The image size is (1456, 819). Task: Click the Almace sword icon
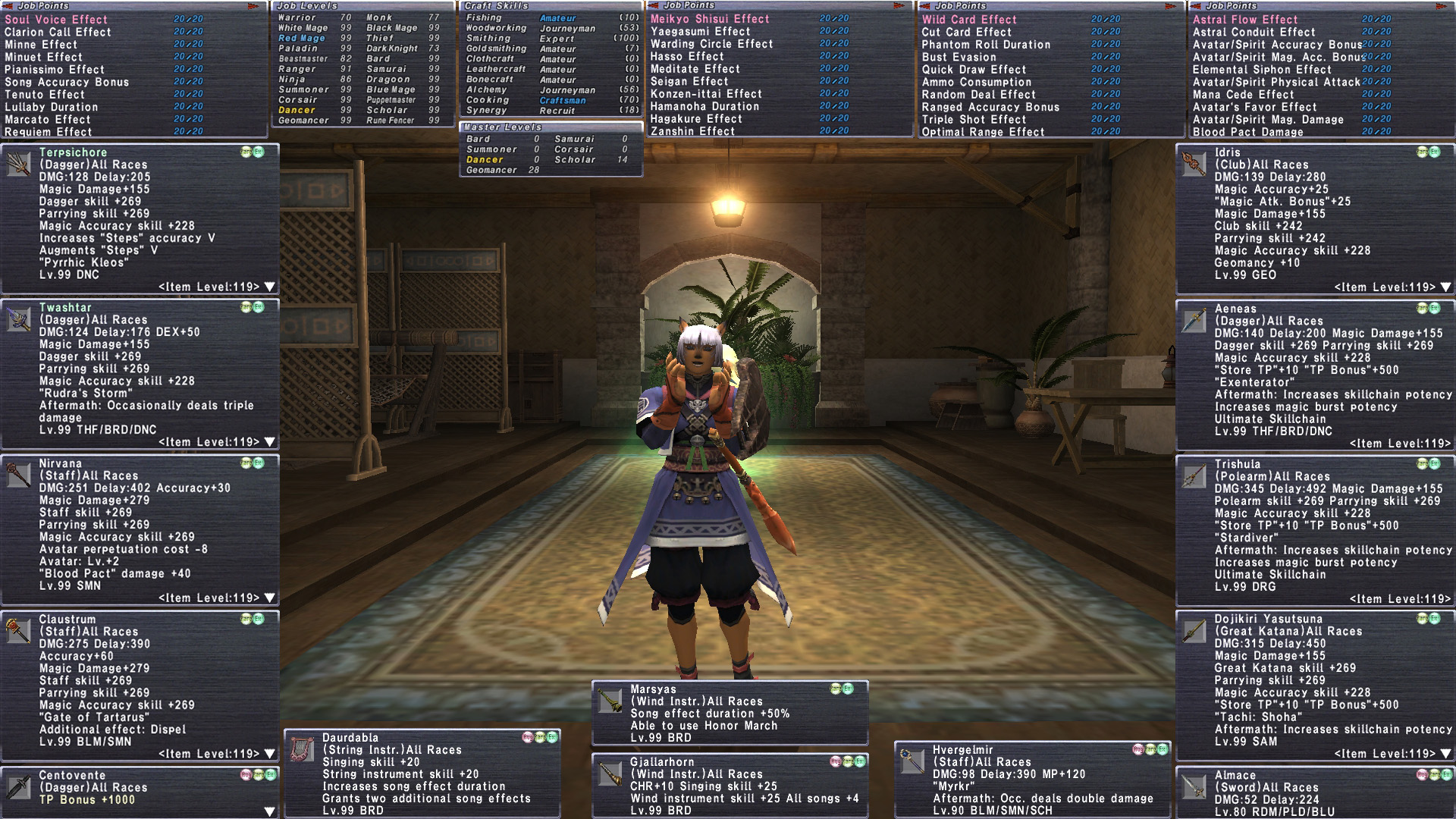tap(1194, 787)
